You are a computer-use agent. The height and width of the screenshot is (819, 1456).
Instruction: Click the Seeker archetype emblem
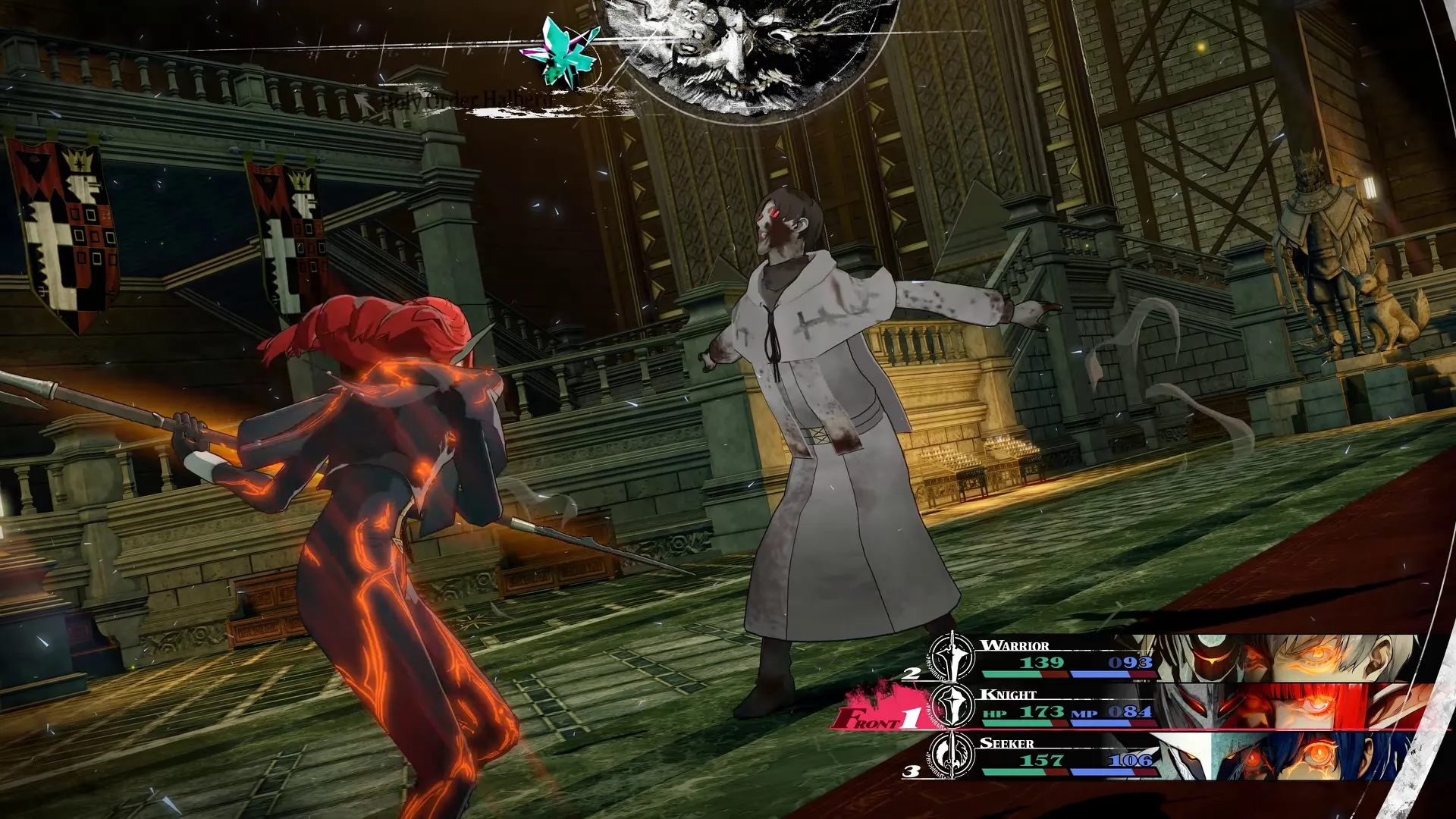(x=952, y=755)
